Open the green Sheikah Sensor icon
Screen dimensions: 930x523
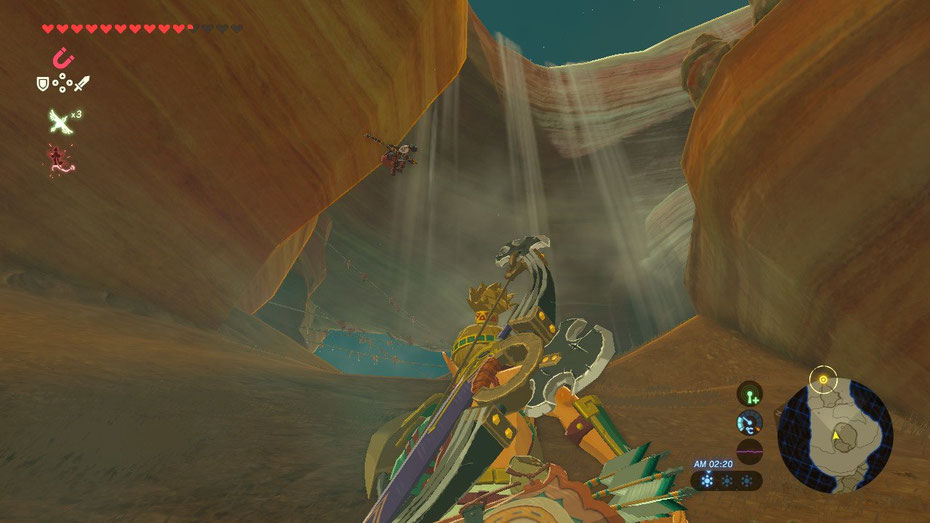[749, 393]
